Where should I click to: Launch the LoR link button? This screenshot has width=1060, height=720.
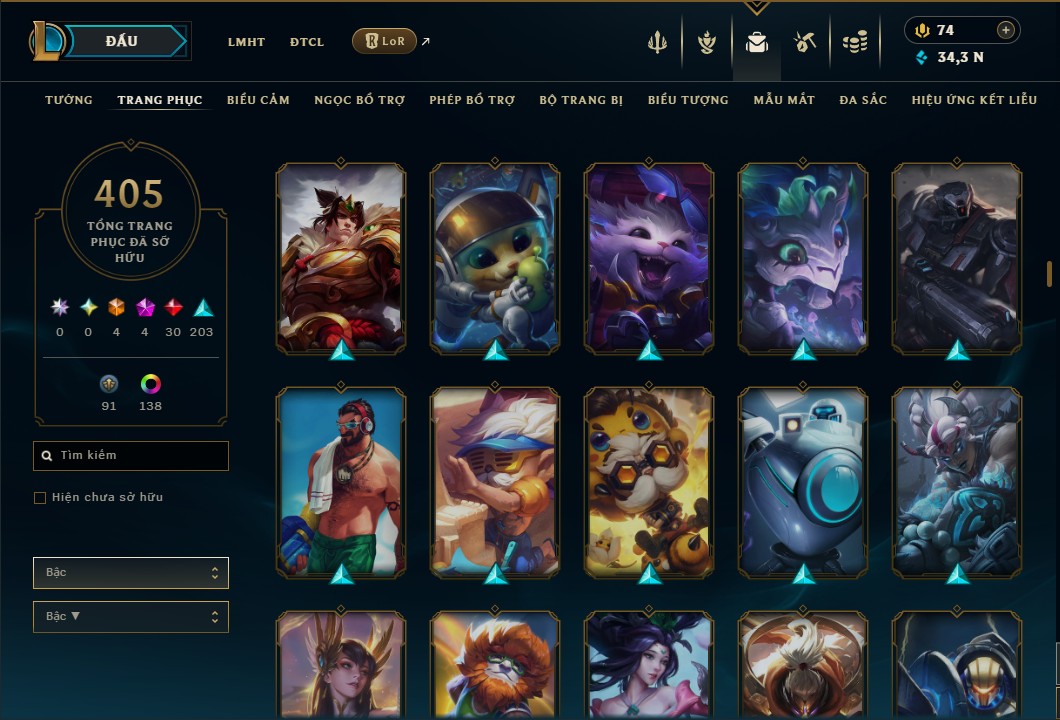tap(384, 41)
